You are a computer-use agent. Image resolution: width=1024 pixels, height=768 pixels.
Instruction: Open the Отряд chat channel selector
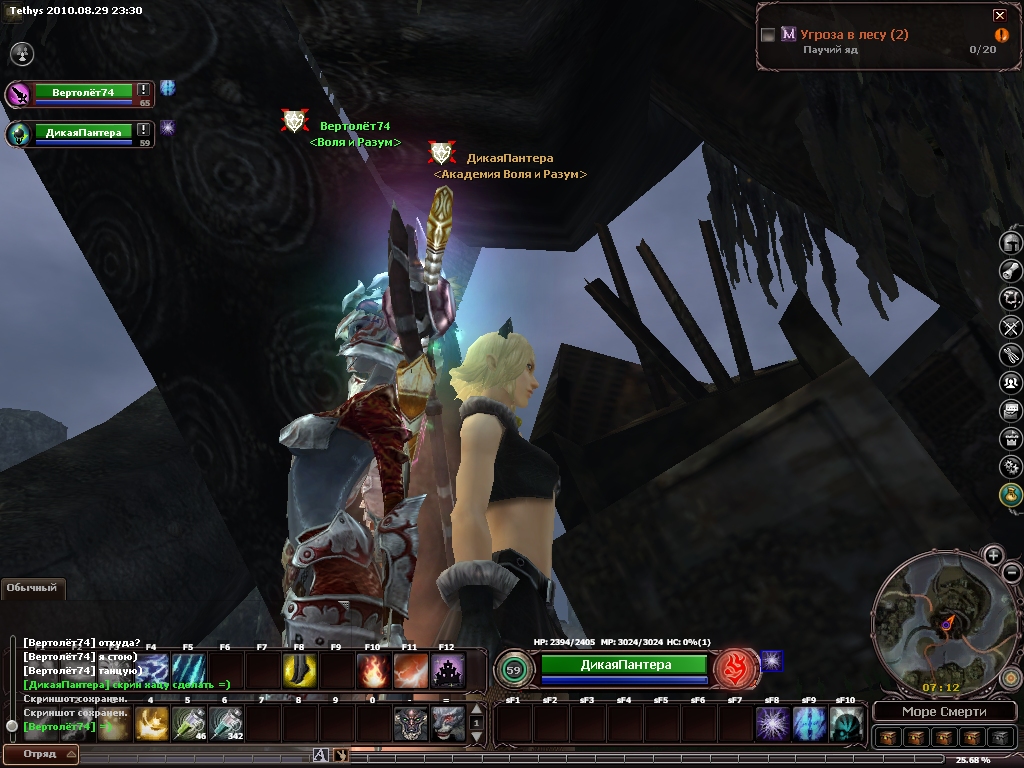click(41, 754)
